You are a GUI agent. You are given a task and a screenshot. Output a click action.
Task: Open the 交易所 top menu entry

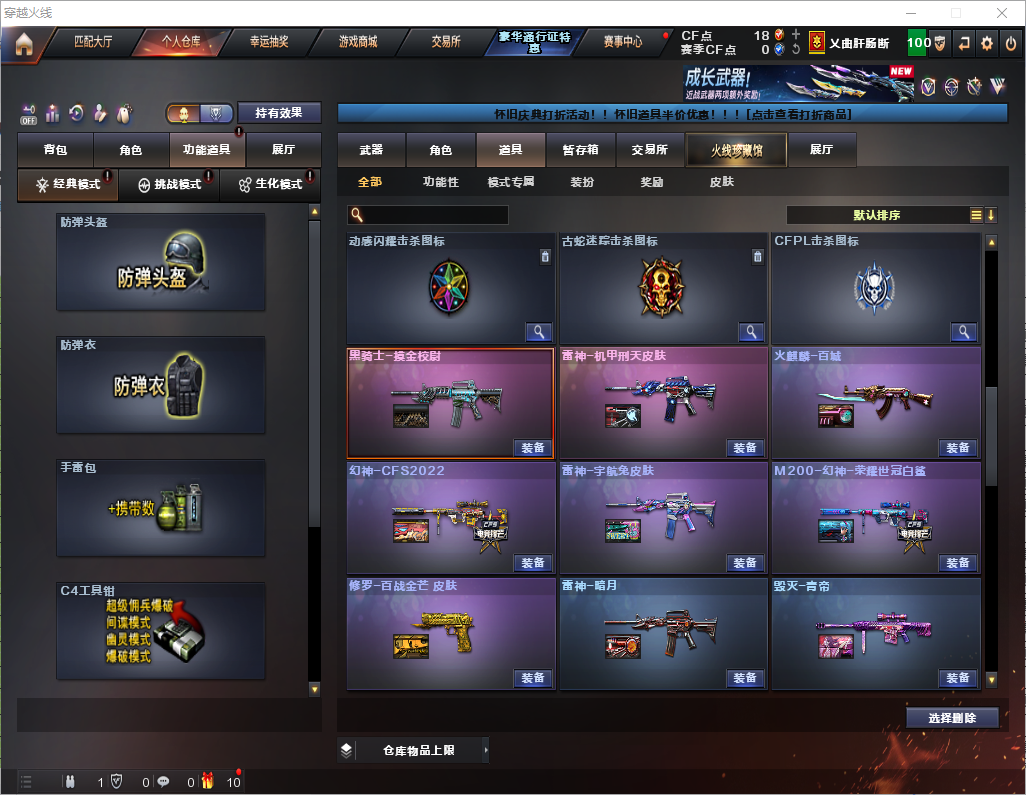point(446,42)
